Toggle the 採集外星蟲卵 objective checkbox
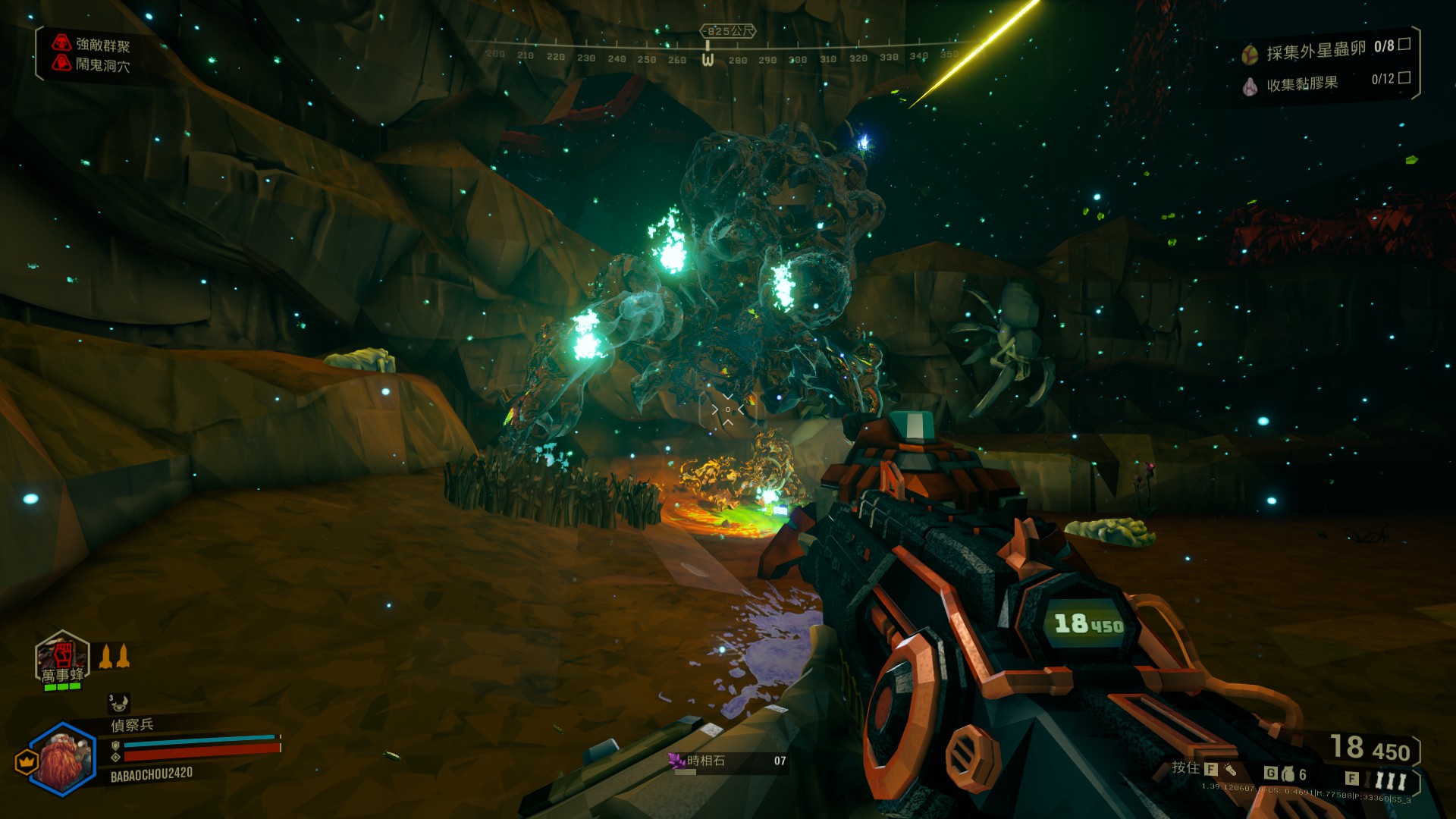The width and height of the screenshot is (1456, 819). 1404,44
